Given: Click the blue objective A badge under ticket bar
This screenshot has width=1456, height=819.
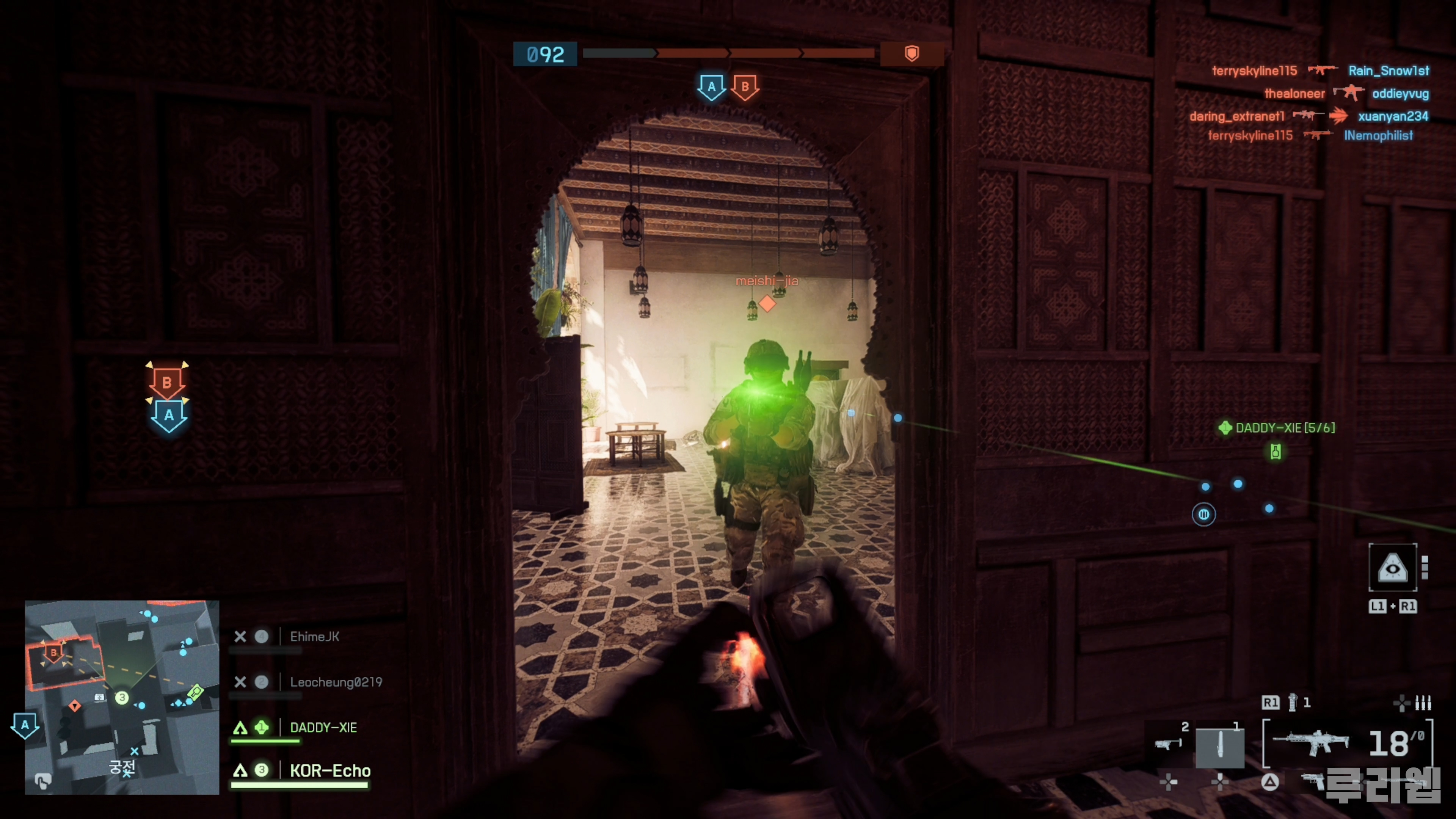Looking at the screenshot, I should (x=711, y=87).
